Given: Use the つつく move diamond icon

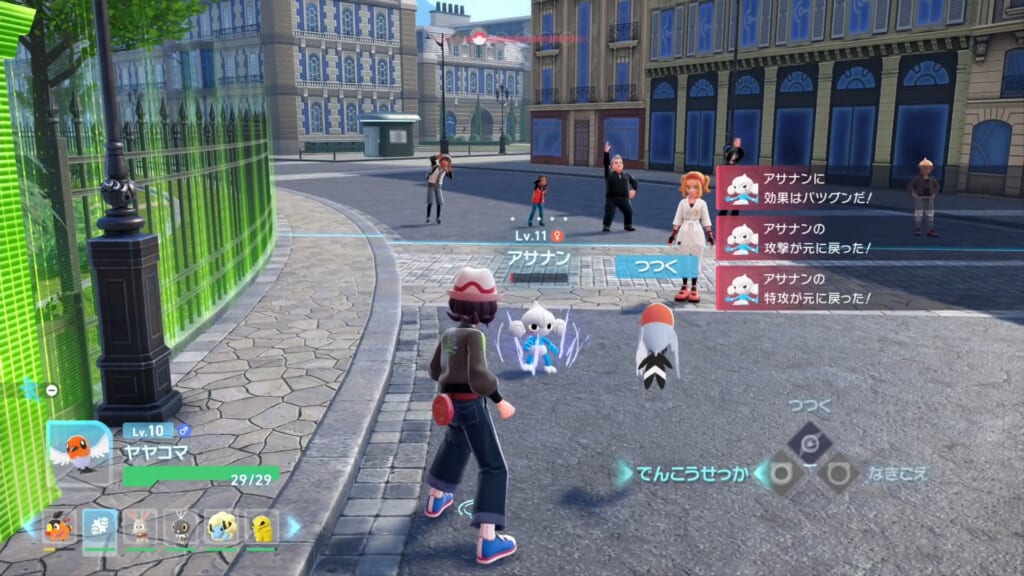Looking at the screenshot, I should [x=808, y=441].
